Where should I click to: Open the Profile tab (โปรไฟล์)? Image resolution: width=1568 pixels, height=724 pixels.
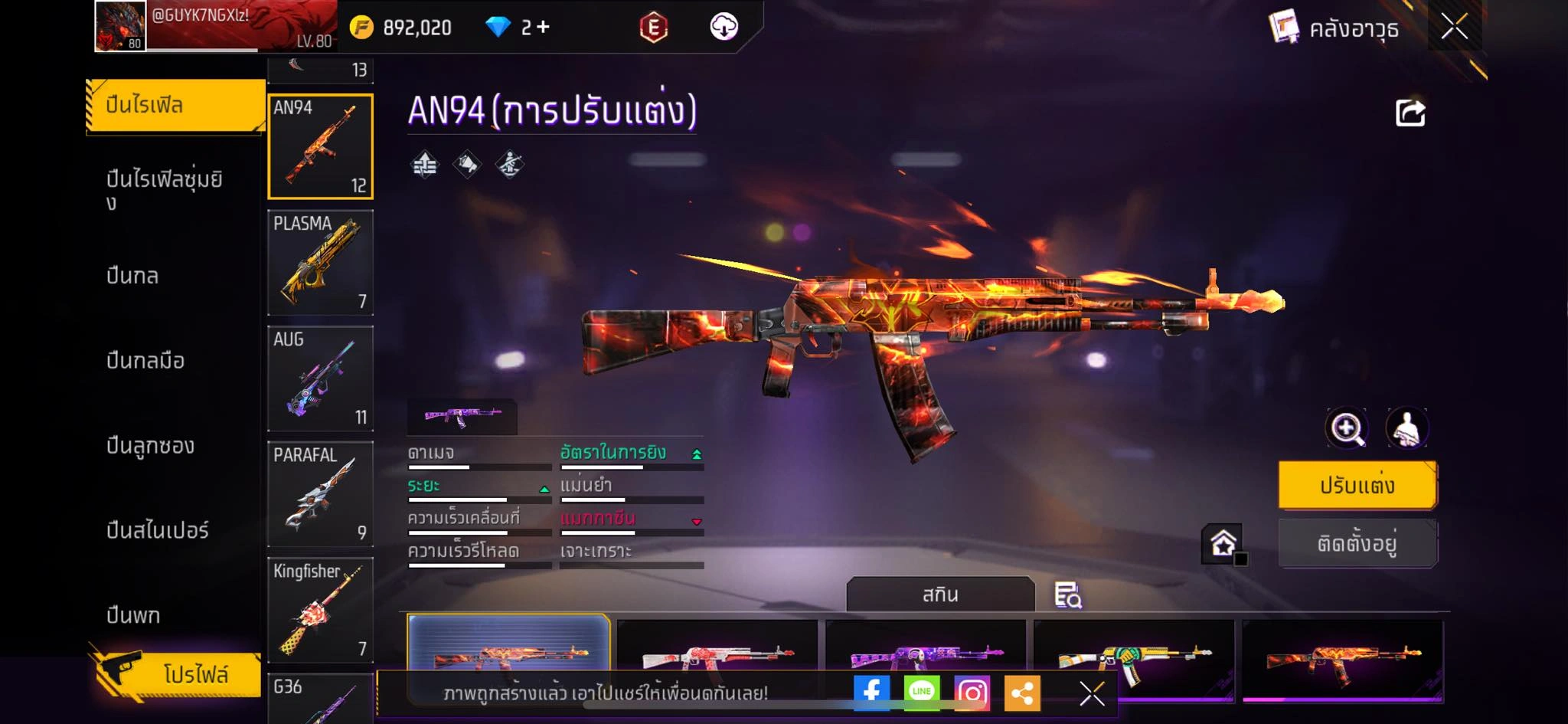176,674
